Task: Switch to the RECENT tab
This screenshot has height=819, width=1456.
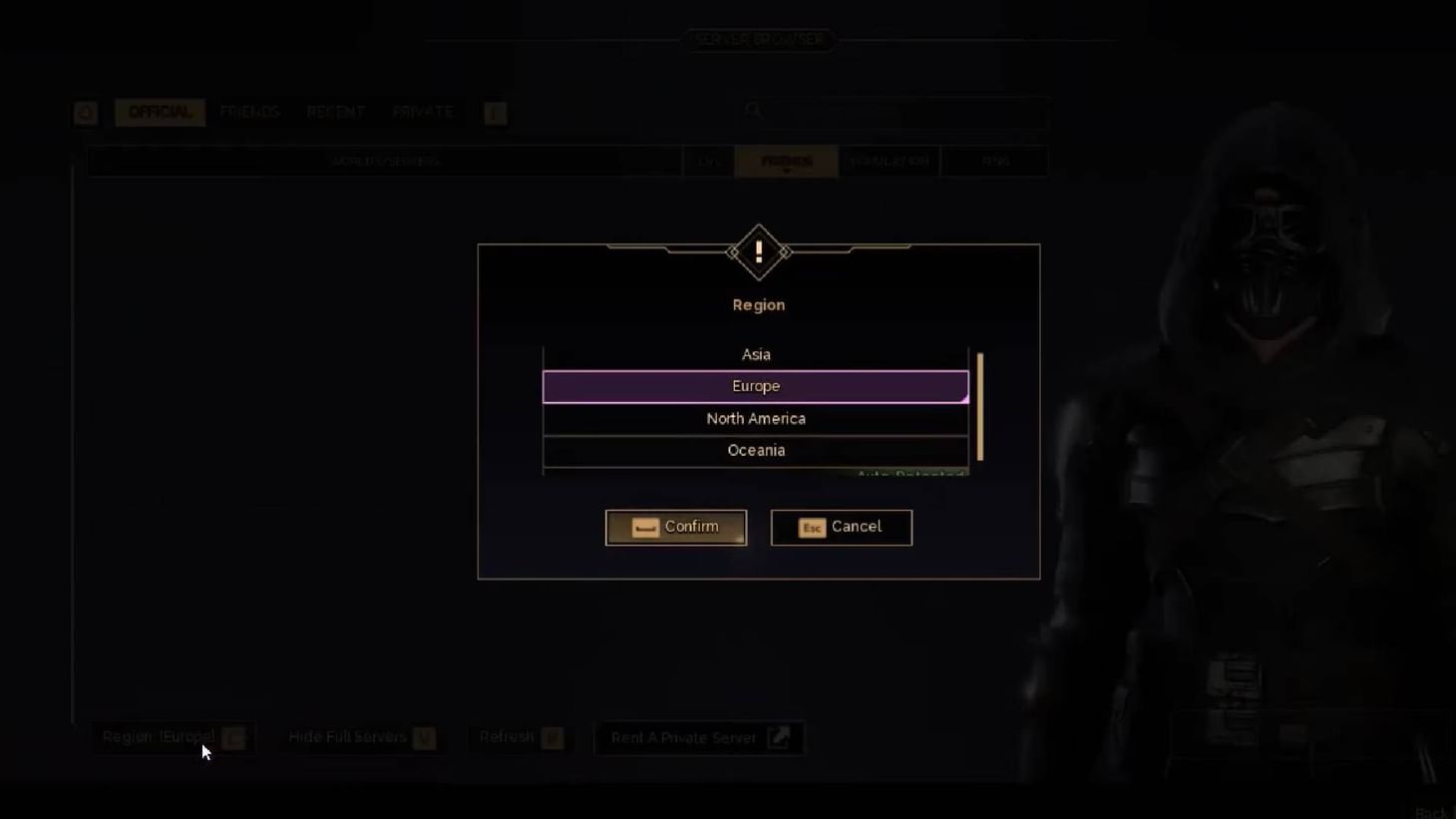Action: point(336,112)
